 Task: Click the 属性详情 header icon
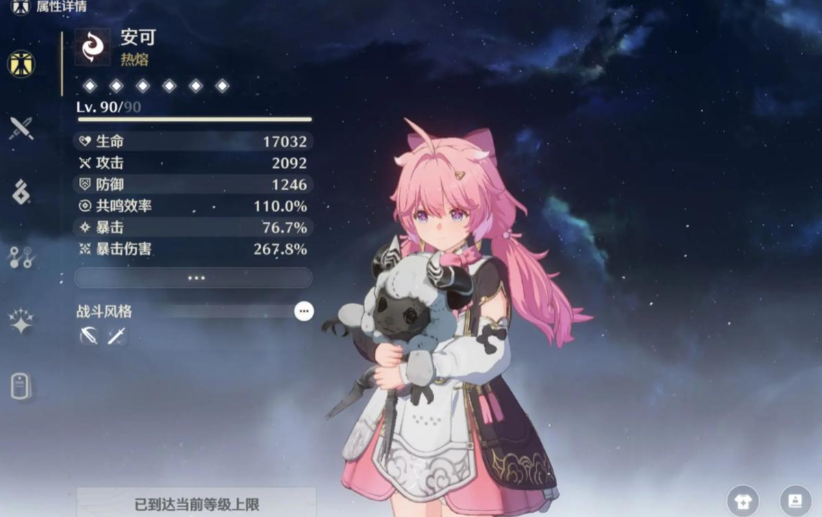point(20,6)
